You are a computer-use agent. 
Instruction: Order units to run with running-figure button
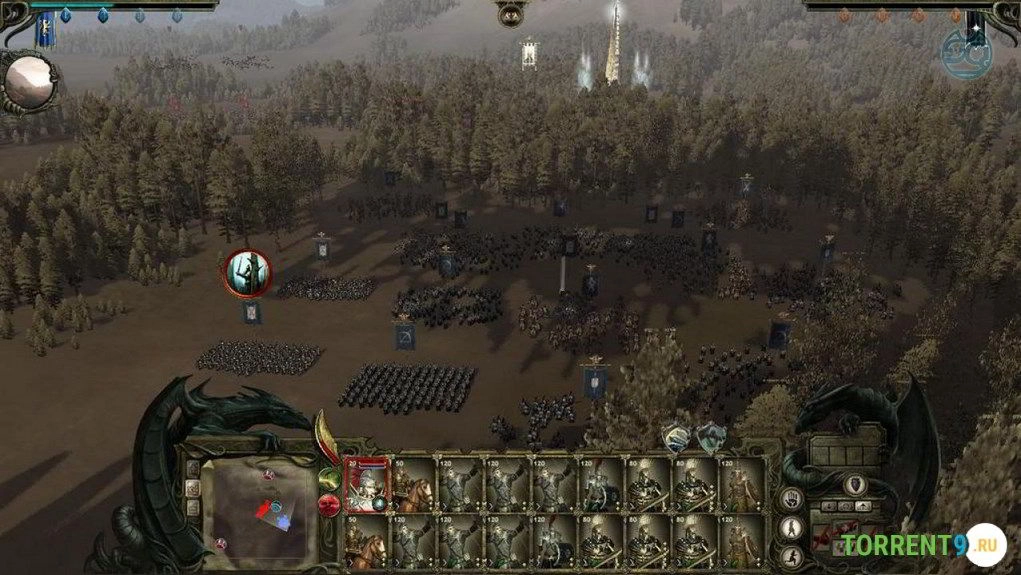point(792,555)
